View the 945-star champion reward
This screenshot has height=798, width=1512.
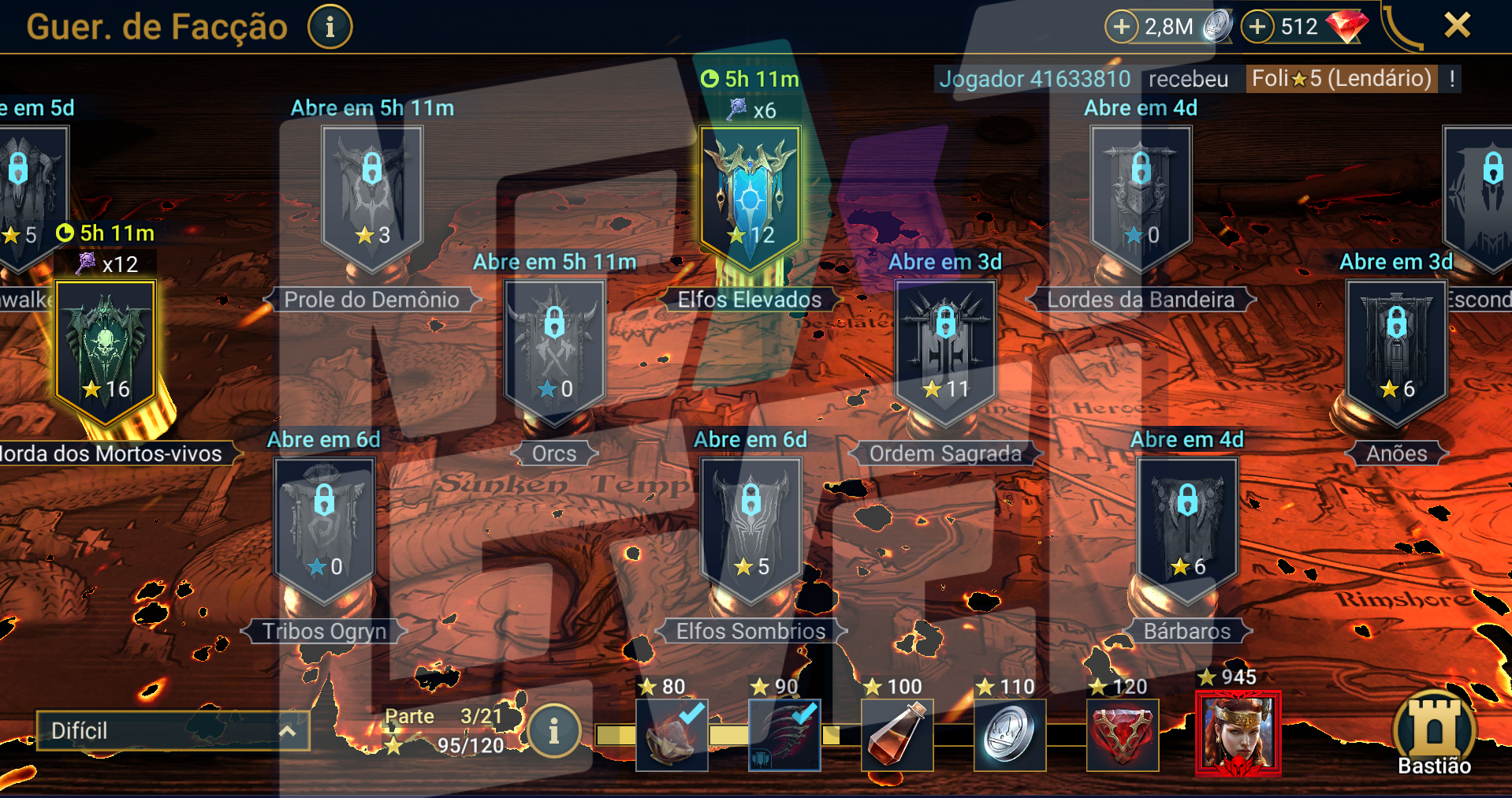(x=1238, y=733)
